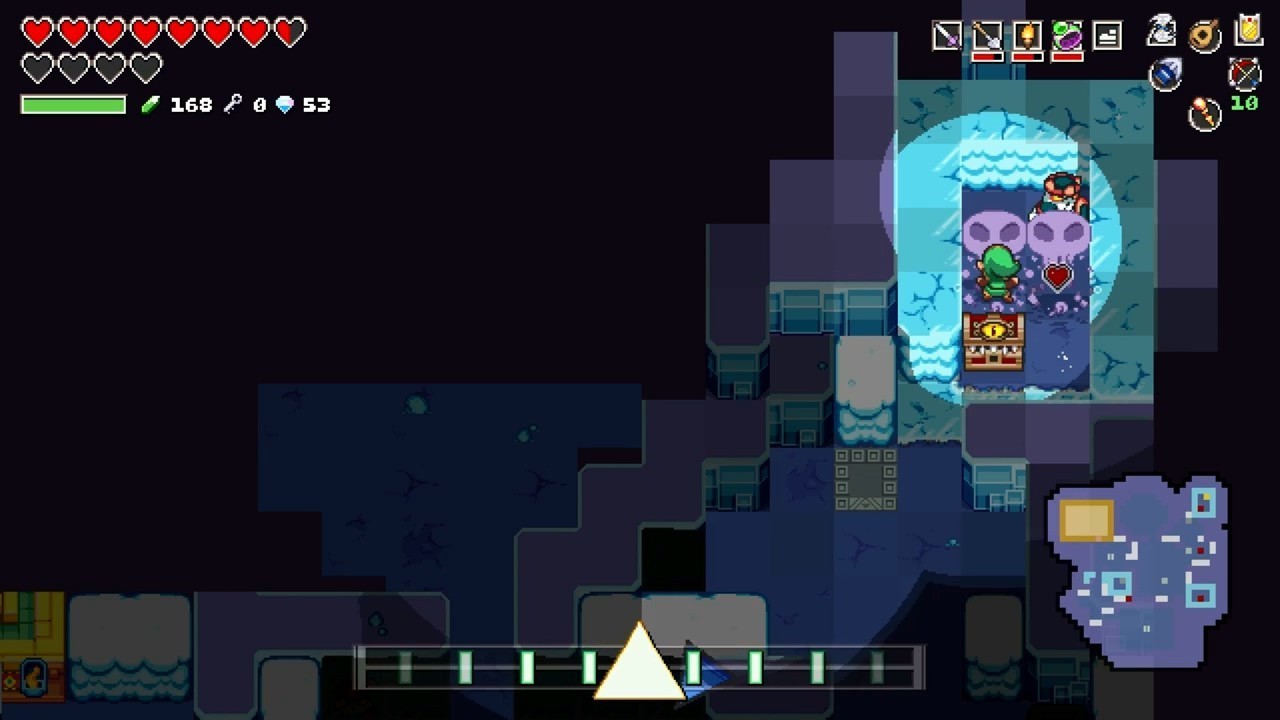Open the purple area minimap

pos(1138,570)
